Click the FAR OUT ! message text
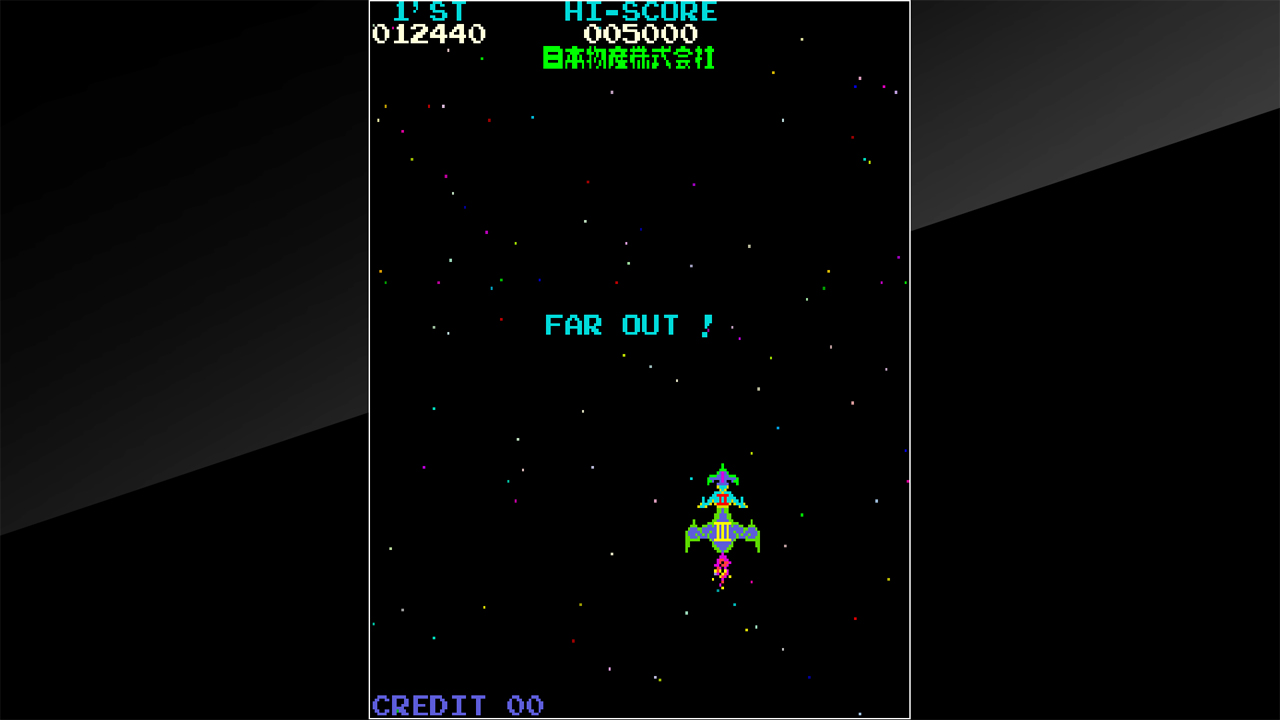The height and width of the screenshot is (720, 1280). pyautogui.click(x=625, y=325)
